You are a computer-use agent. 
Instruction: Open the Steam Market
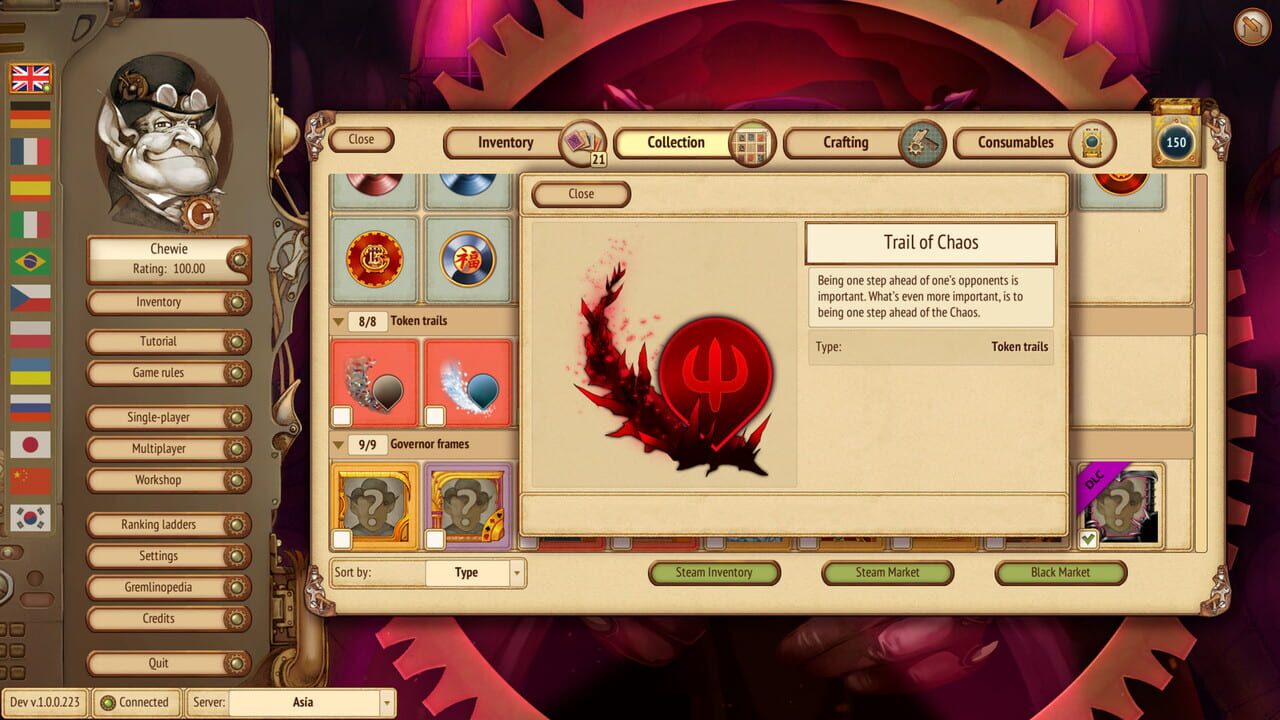coord(886,573)
